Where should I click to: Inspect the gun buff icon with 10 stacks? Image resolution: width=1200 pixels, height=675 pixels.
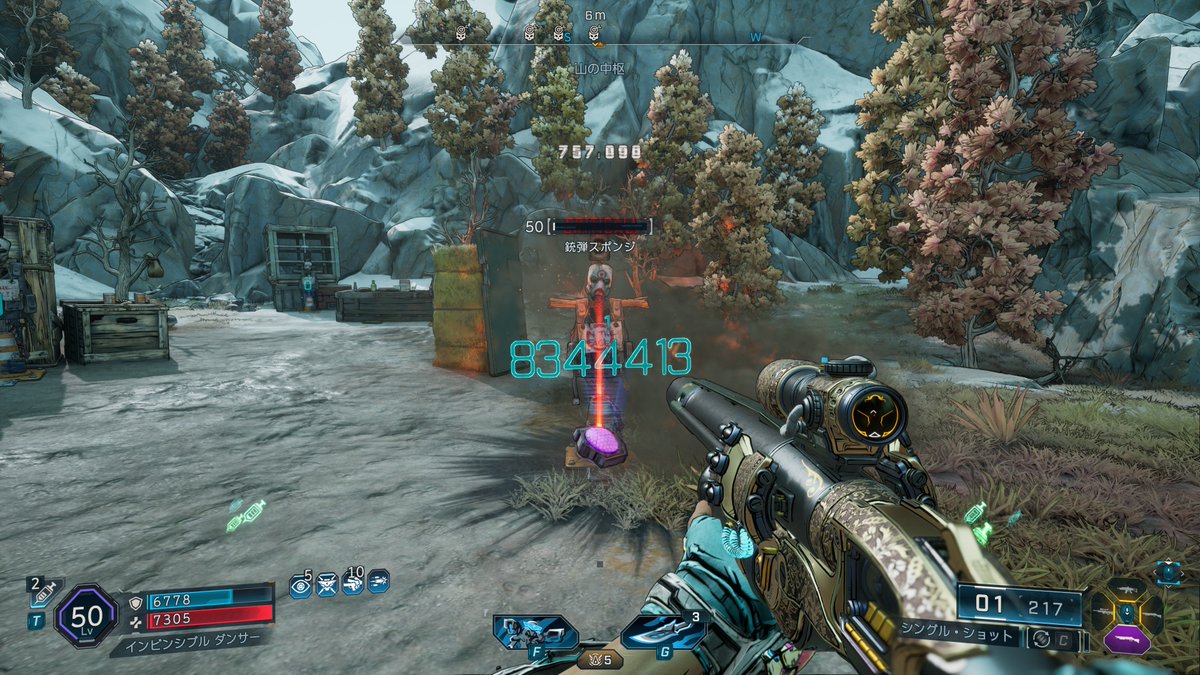(352, 583)
